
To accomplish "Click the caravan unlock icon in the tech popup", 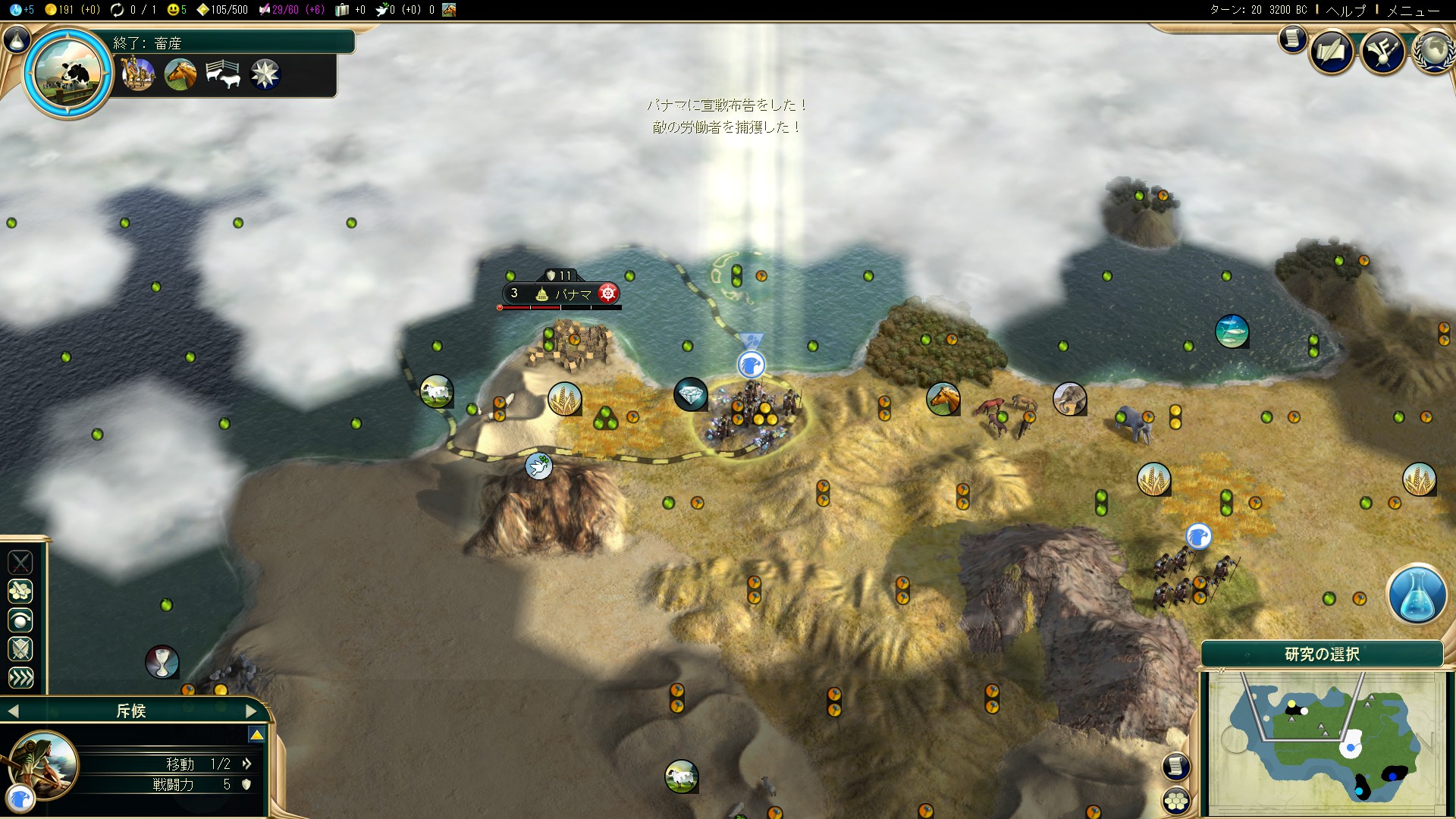I will click(138, 74).
